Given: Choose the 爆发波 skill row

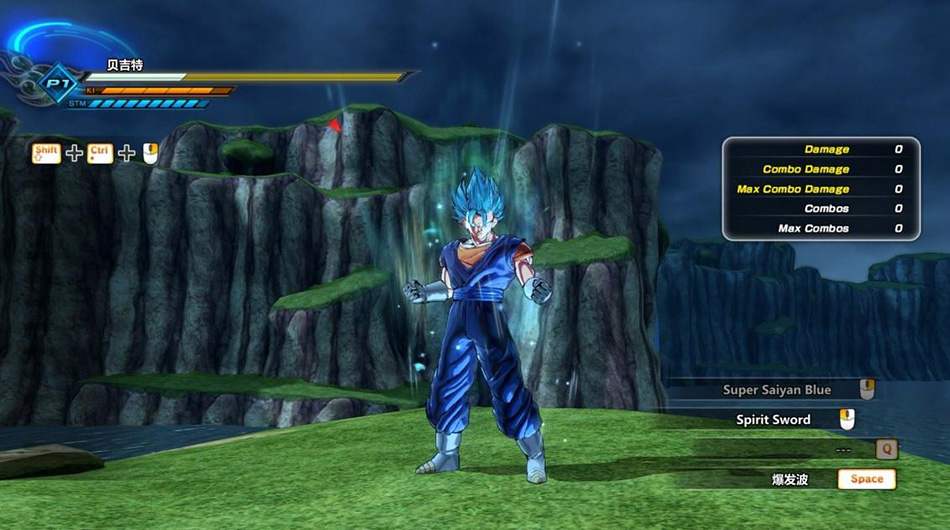Looking at the screenshot, I should click(x=789, y=480).
